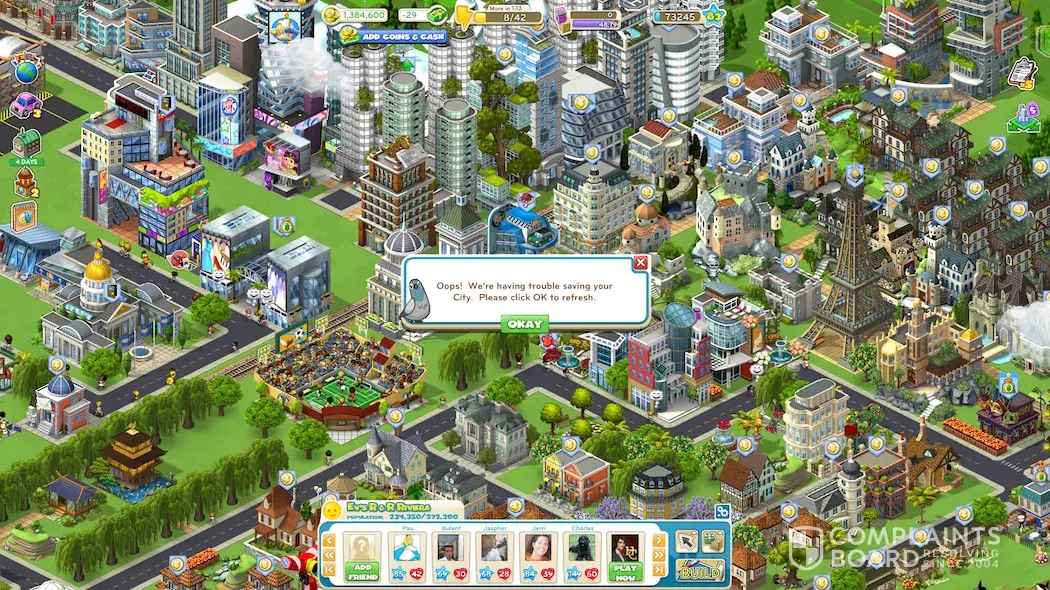Click OKAY to refresh the city
The width and height of the screenshot is (1050, 590).
coord(524,324)
